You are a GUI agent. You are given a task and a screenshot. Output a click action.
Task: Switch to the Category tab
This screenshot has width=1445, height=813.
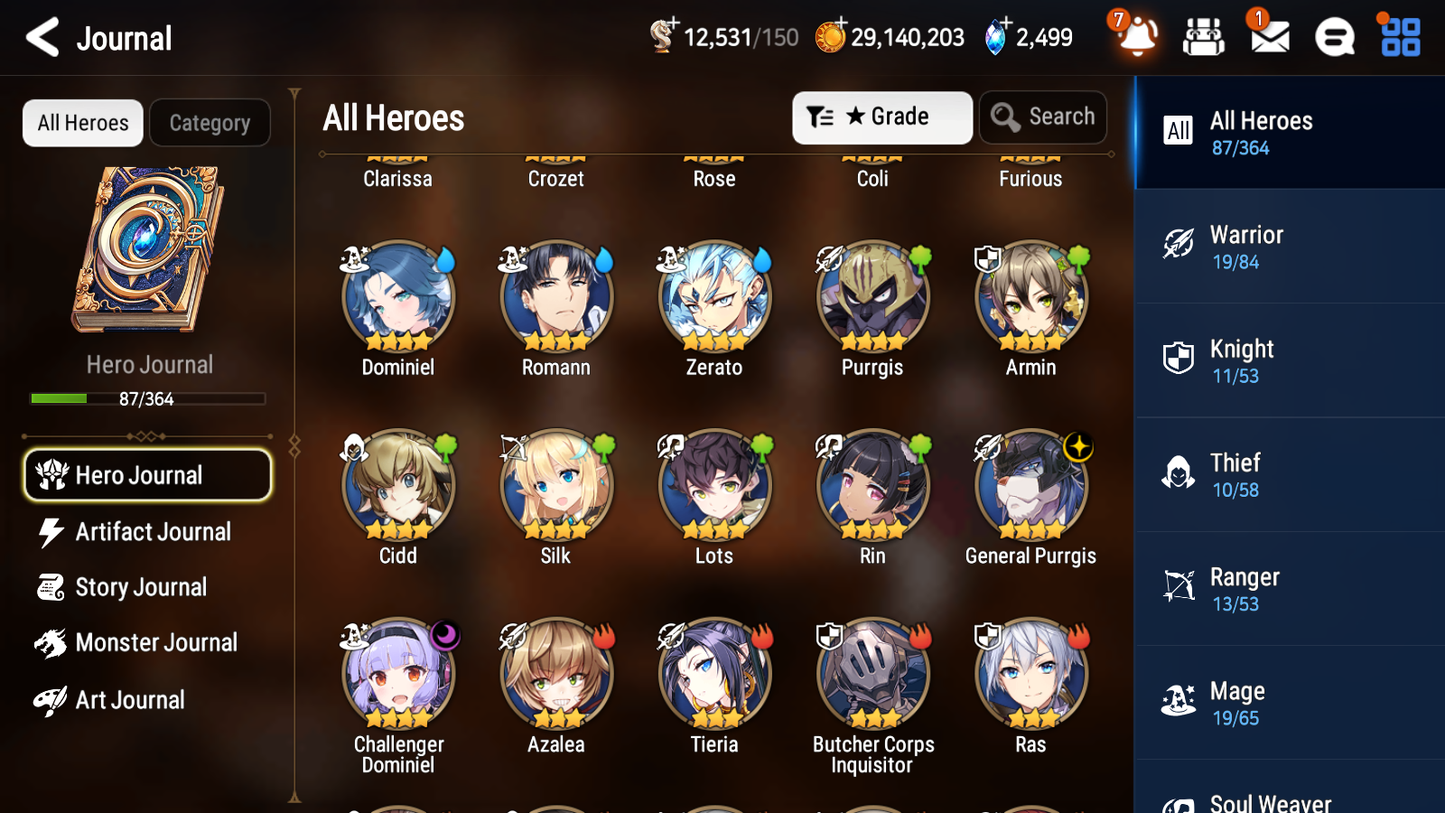(210, 122)
